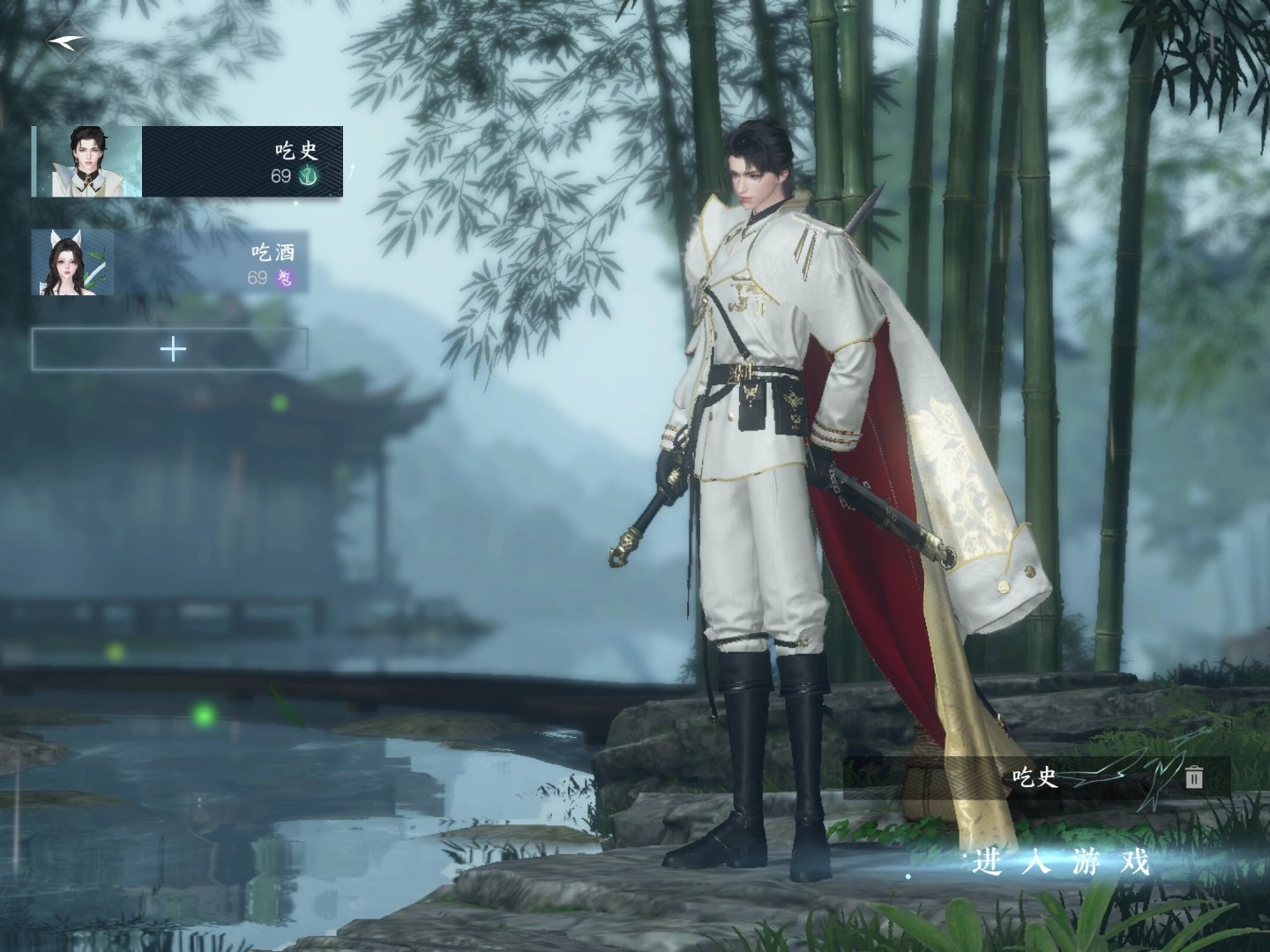Screen dimensions: 1270x952
Task: Select the character 吃史 in the list
Action: click(x=188, y=161)
